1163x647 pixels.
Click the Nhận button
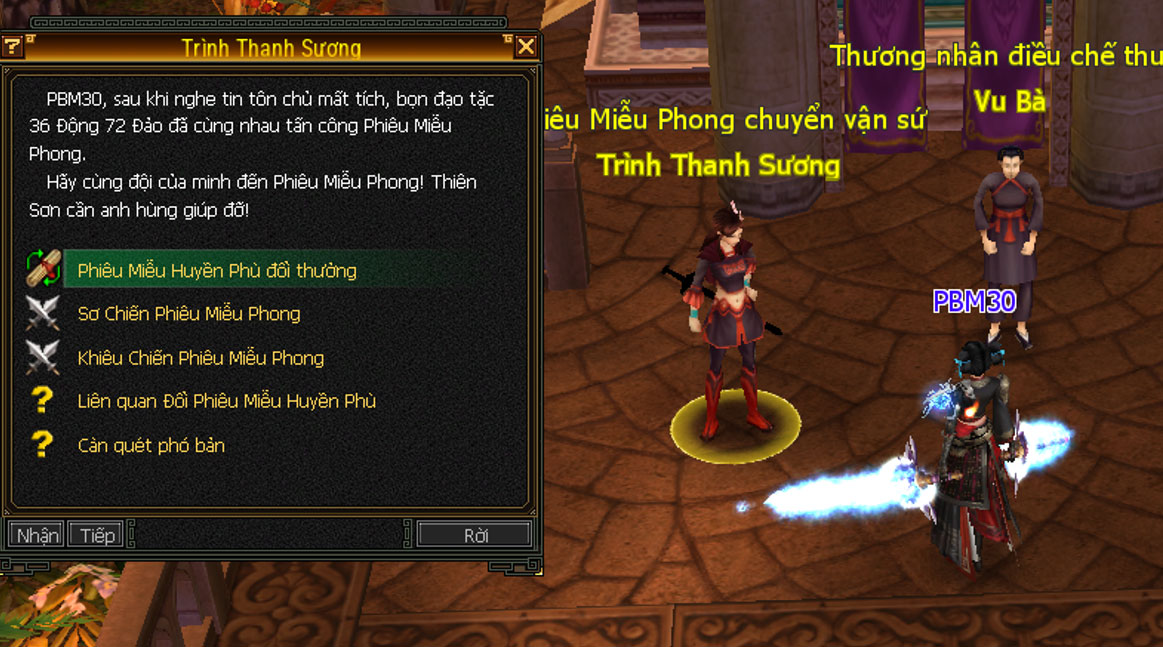point(37,535)
